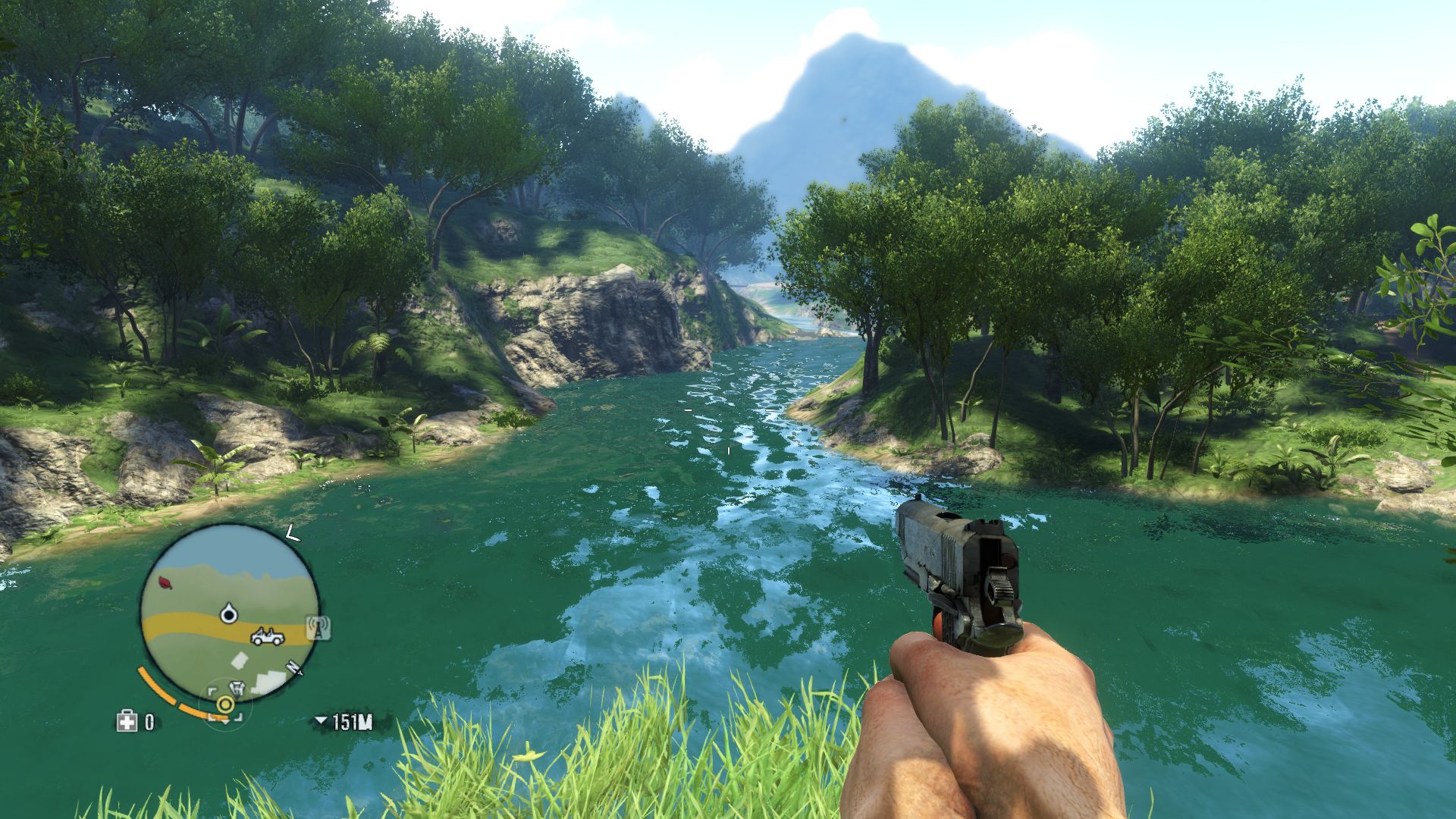
Task: Click the yellow circular objective marker
Action: [224, 705]
